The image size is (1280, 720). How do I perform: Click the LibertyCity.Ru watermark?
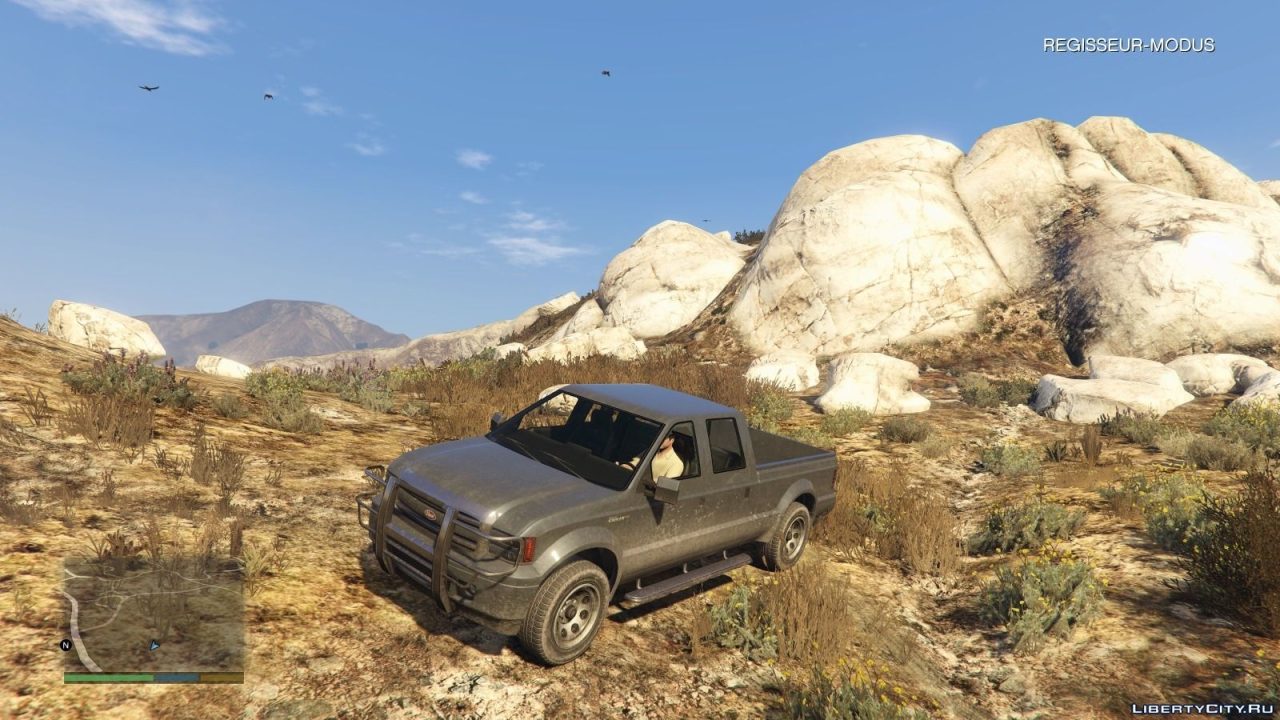(1205, 706)
